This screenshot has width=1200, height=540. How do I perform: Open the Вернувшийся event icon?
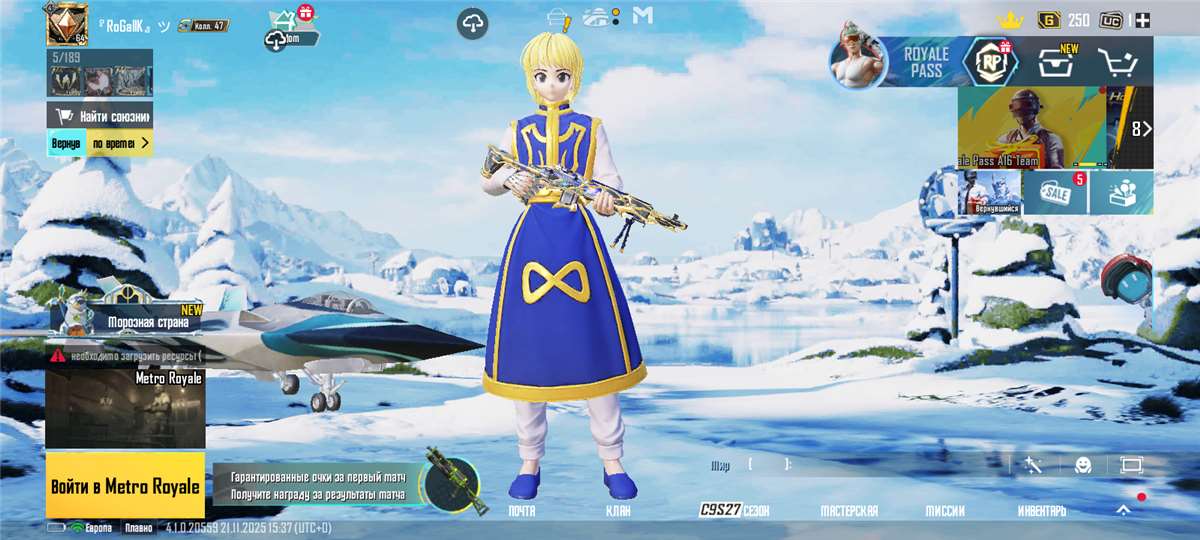[x=989, y=192]
